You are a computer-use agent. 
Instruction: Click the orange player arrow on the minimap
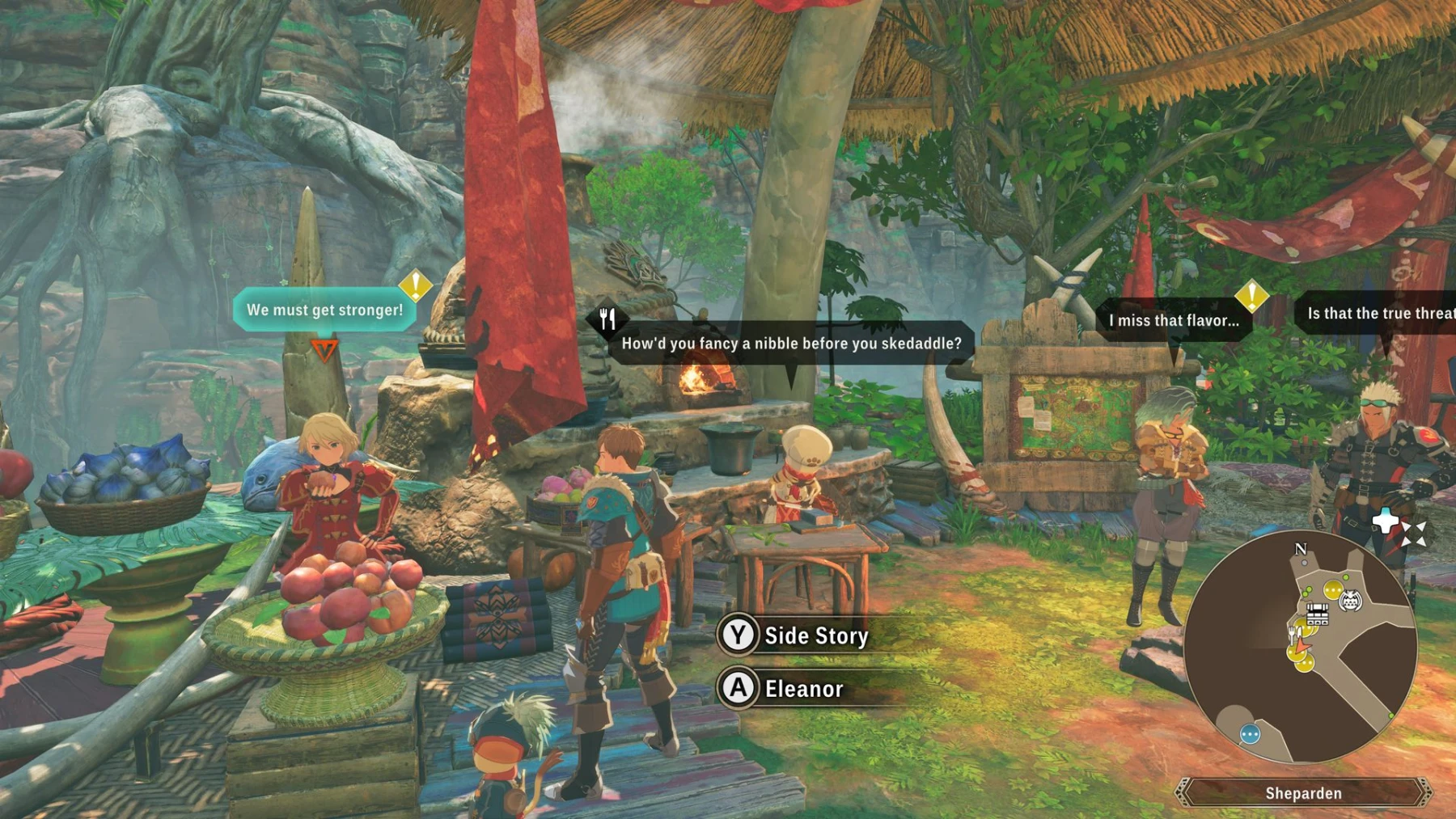(1301, 647)
